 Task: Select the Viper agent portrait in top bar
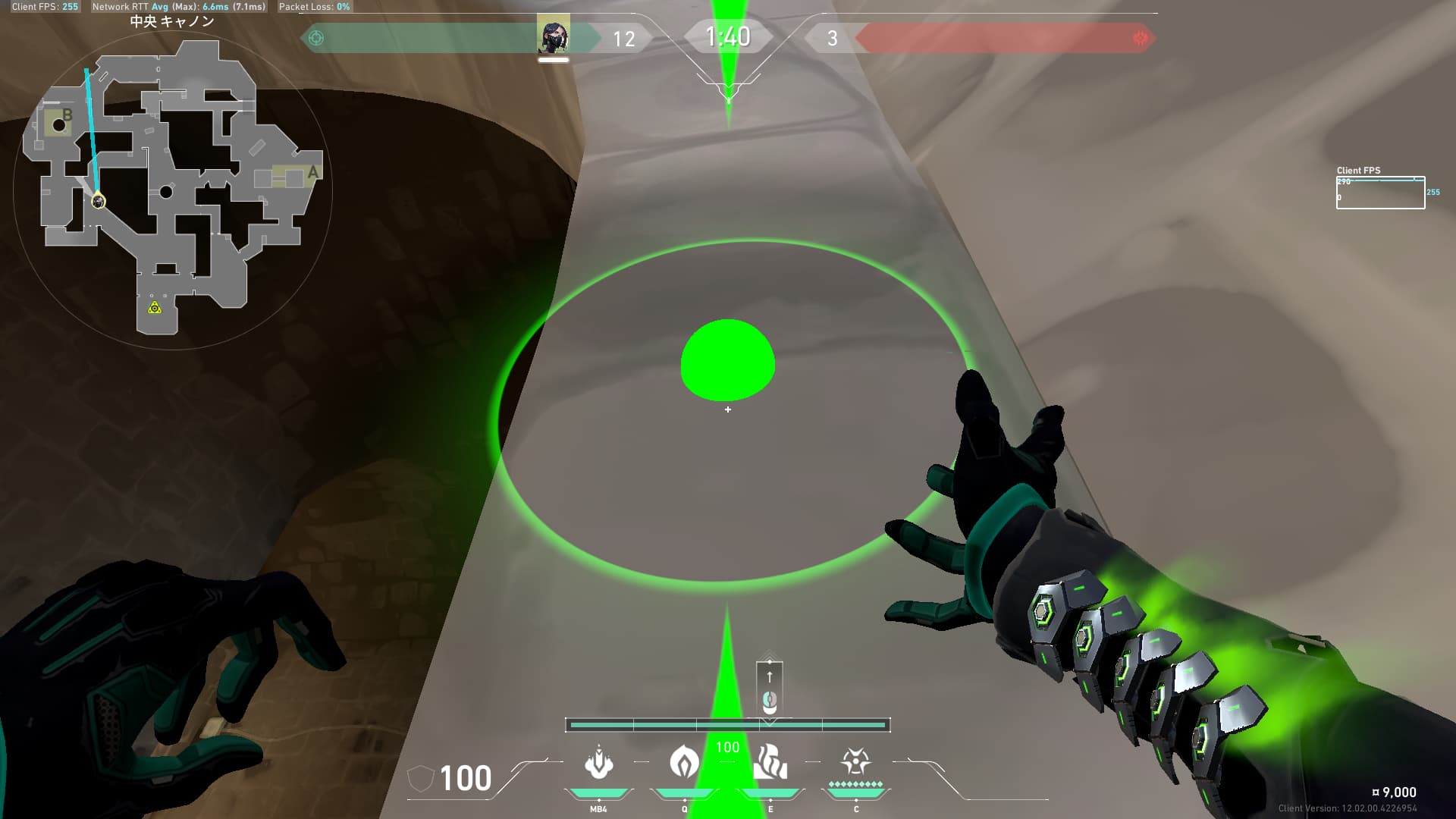553,35
